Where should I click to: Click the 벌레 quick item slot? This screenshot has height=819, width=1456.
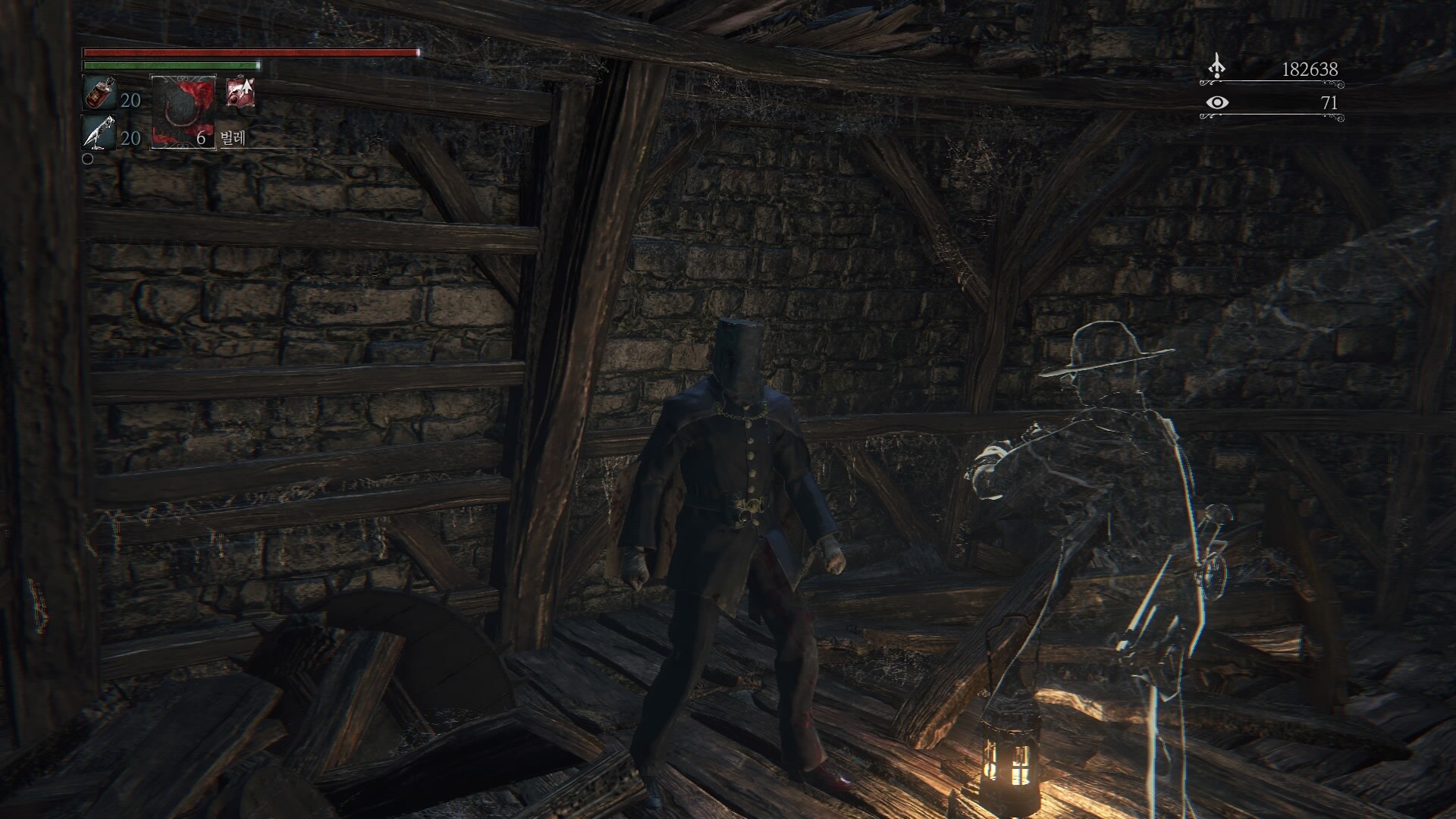184,111
